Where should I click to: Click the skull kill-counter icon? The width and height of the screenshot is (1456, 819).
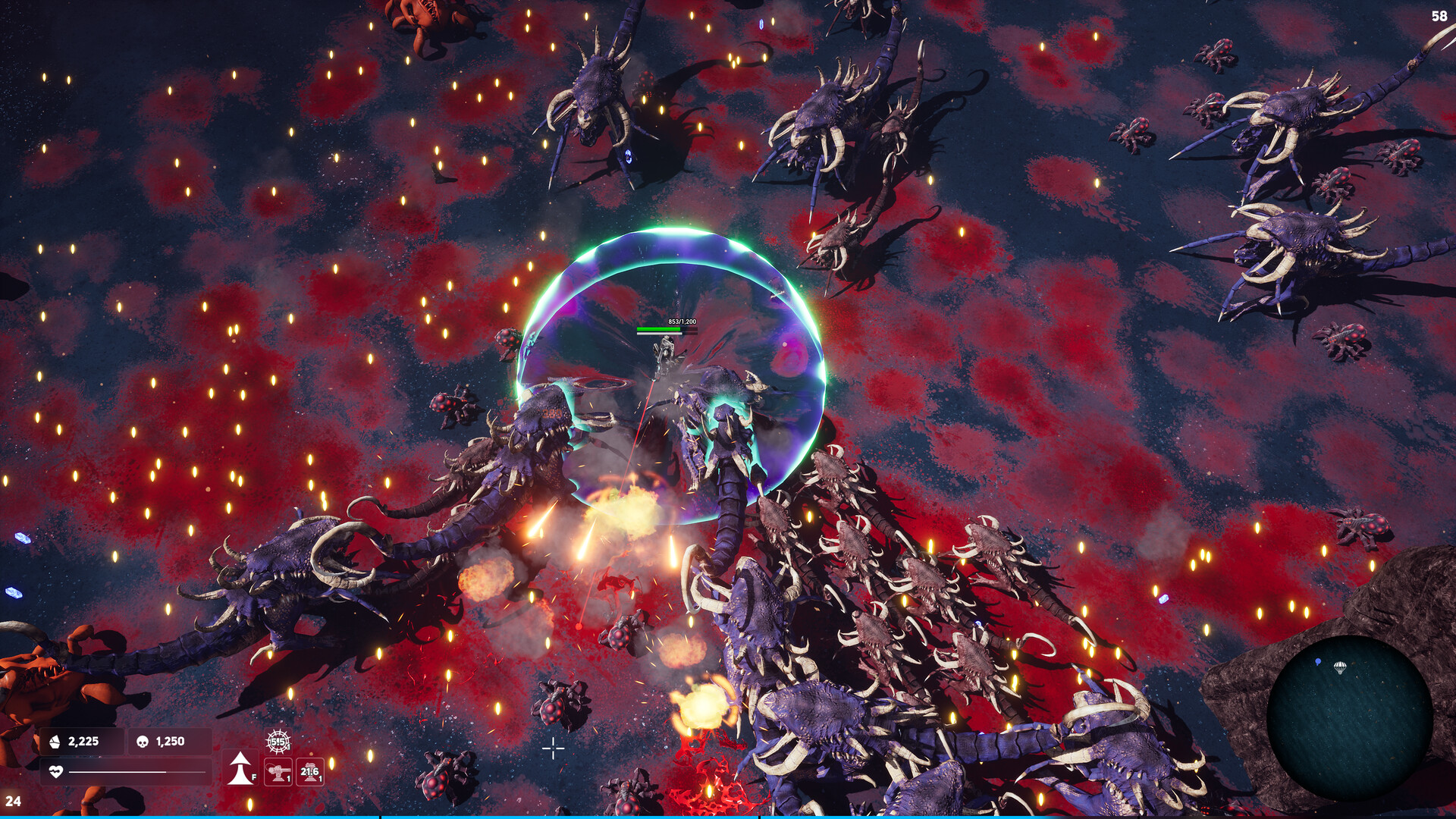pyautogui.click(x=142, y=742)
